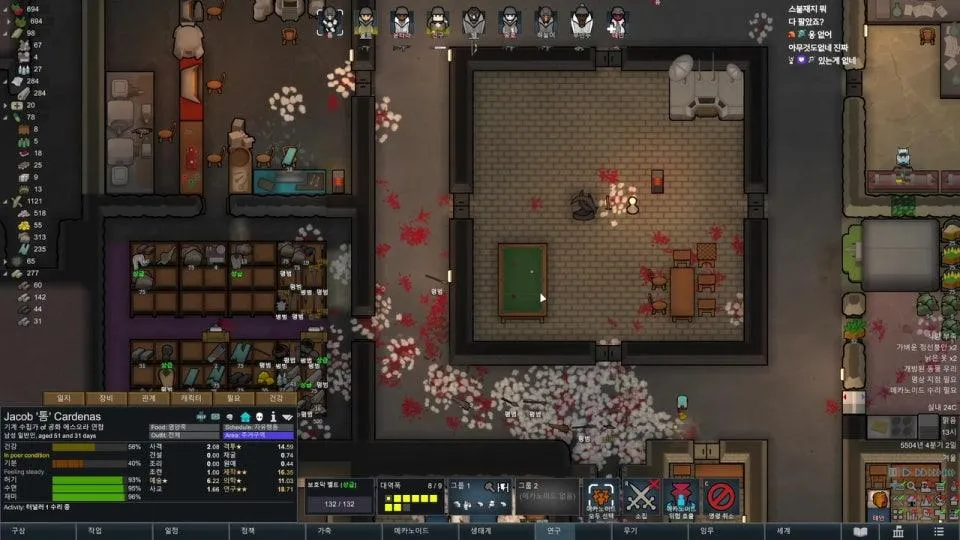Select the first colonist portrait in top bar

point(330,20)
